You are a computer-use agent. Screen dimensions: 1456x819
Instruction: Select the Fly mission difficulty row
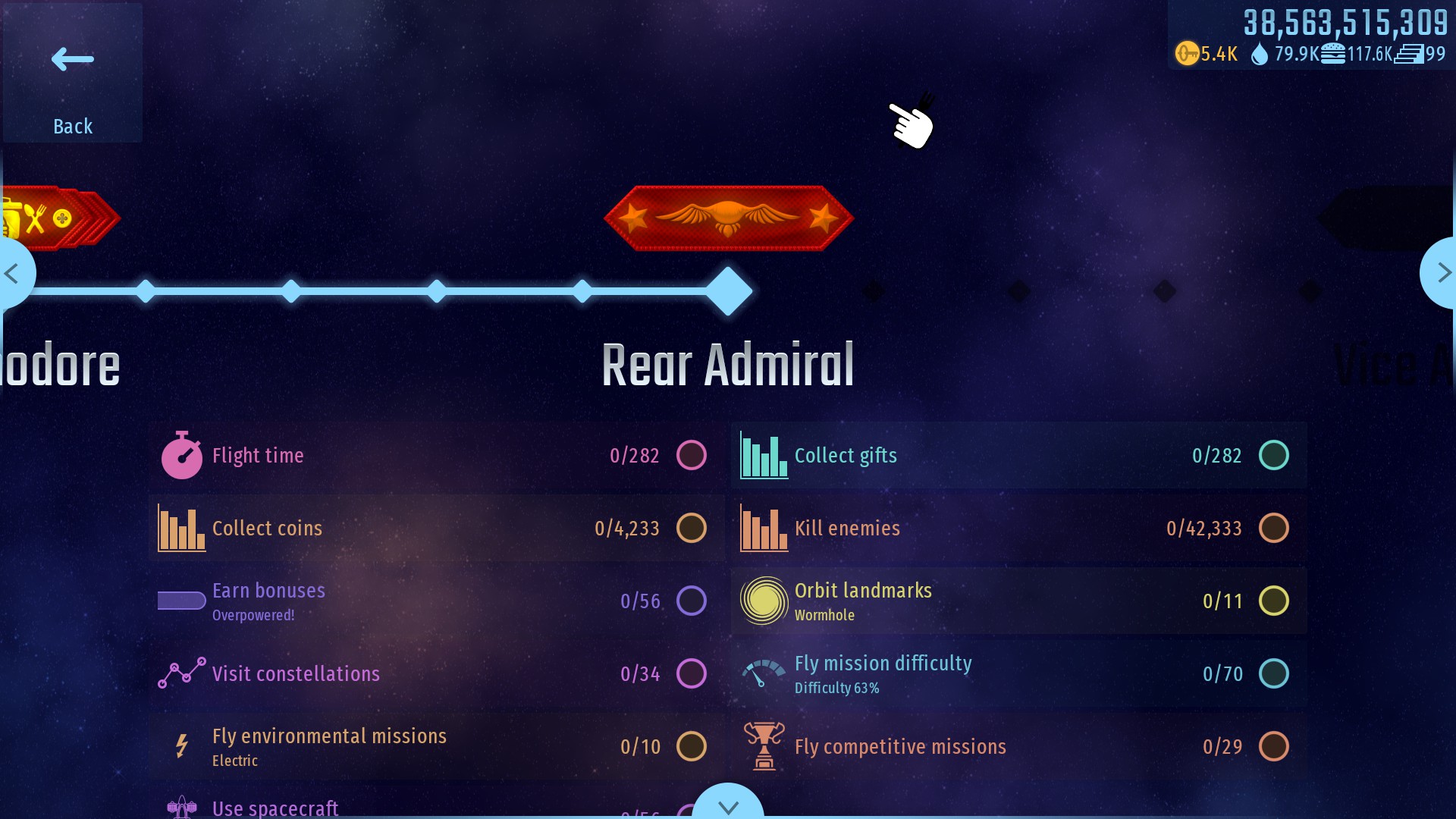tap(1018, 674)
